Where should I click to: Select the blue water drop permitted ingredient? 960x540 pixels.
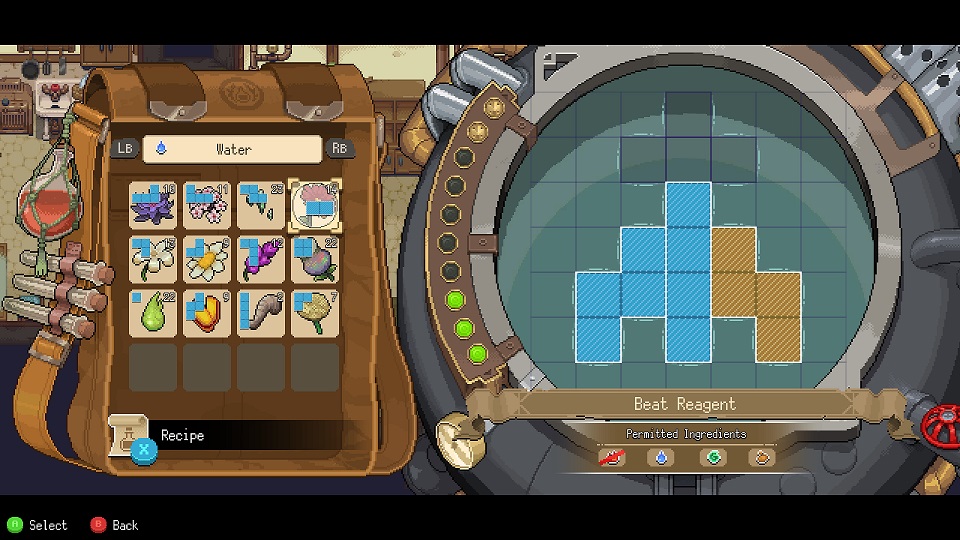click(659, 458)
